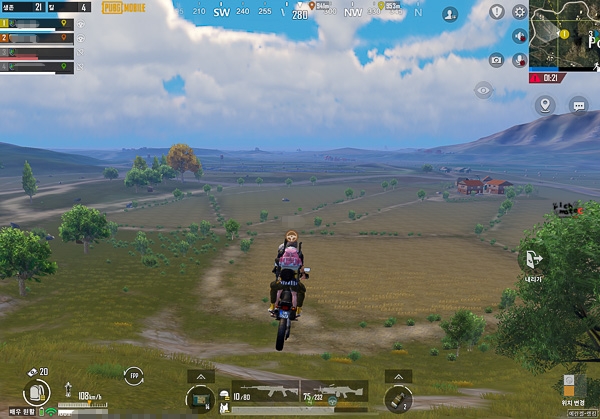Place a map location marker

(x=545, y=104)
